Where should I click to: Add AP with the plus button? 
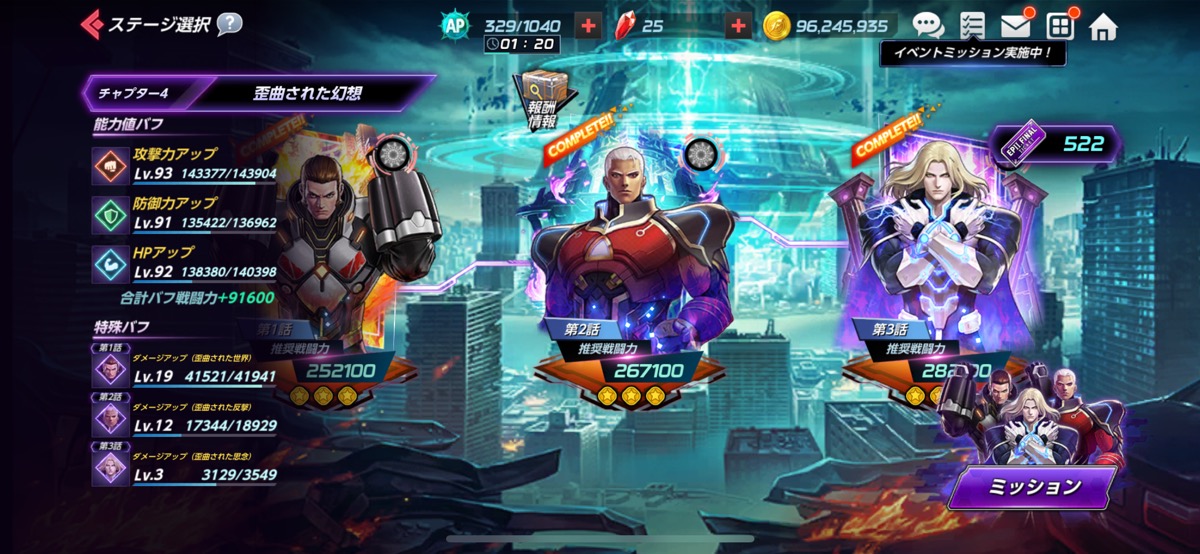click(588, 25)
